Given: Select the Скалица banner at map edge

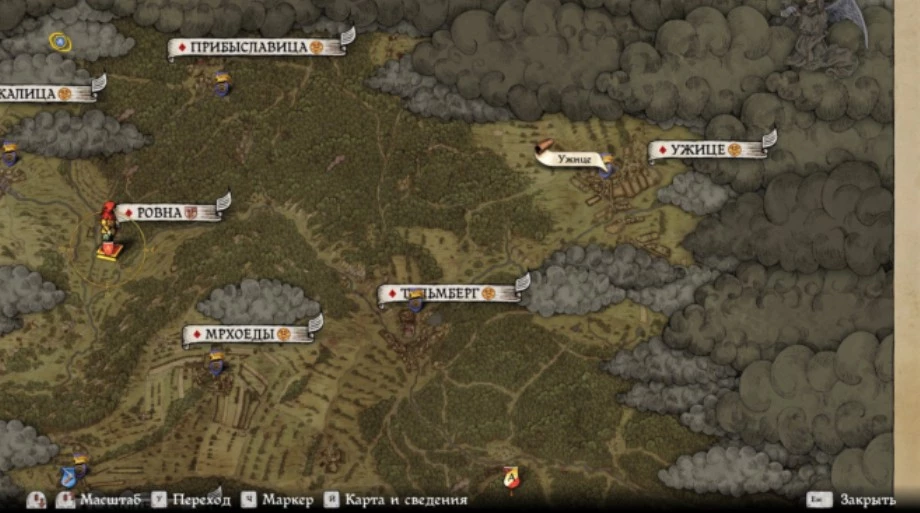Looking at the screenshot, I should click(x=45, y=93).
